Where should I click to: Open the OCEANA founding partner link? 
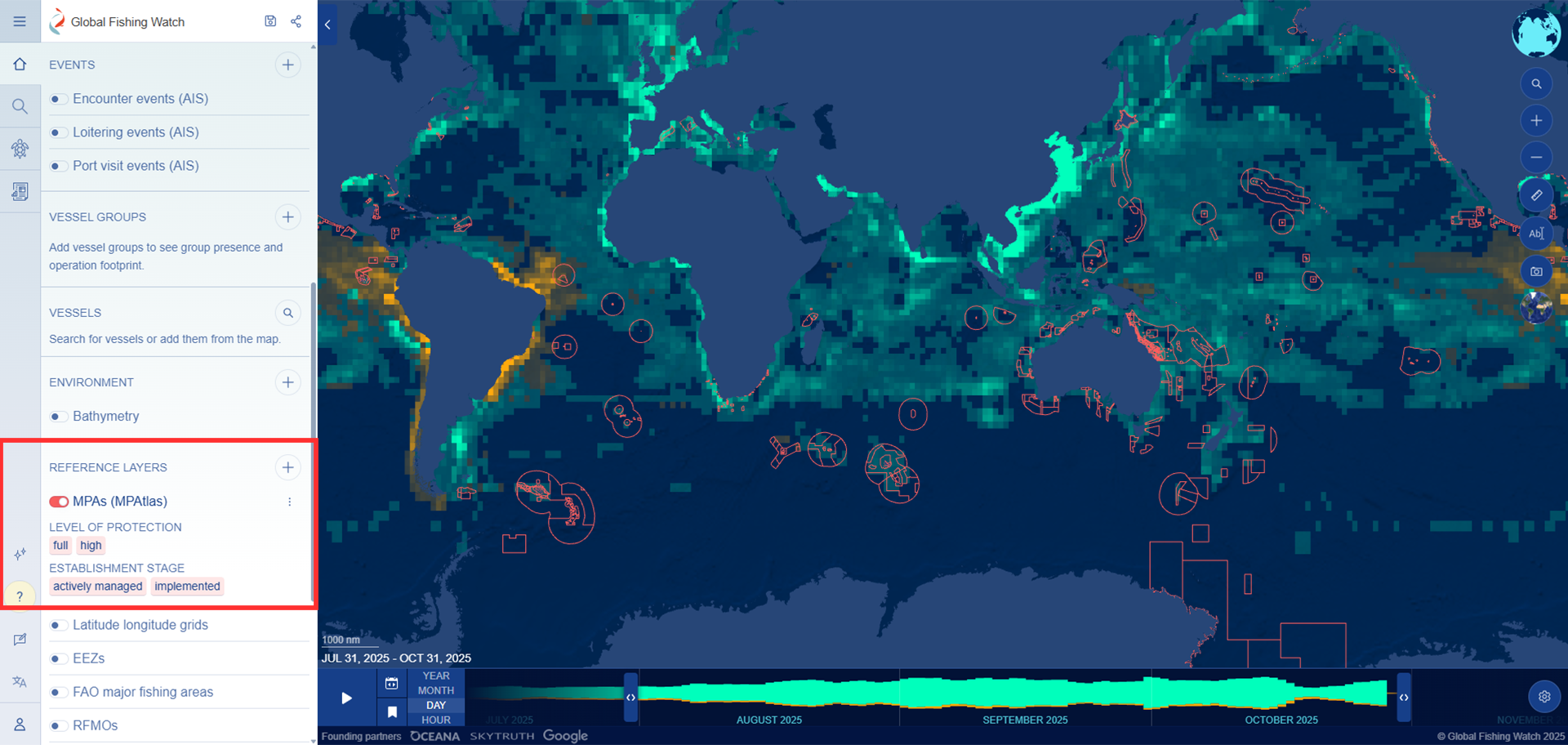coord(434,736)
